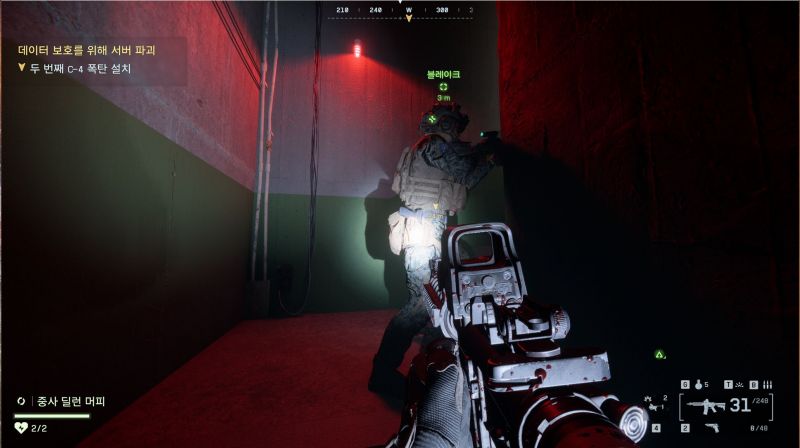Select the mission objective tracker panel
The height and width of the screenshot is (448, 800).
(94, 59)
